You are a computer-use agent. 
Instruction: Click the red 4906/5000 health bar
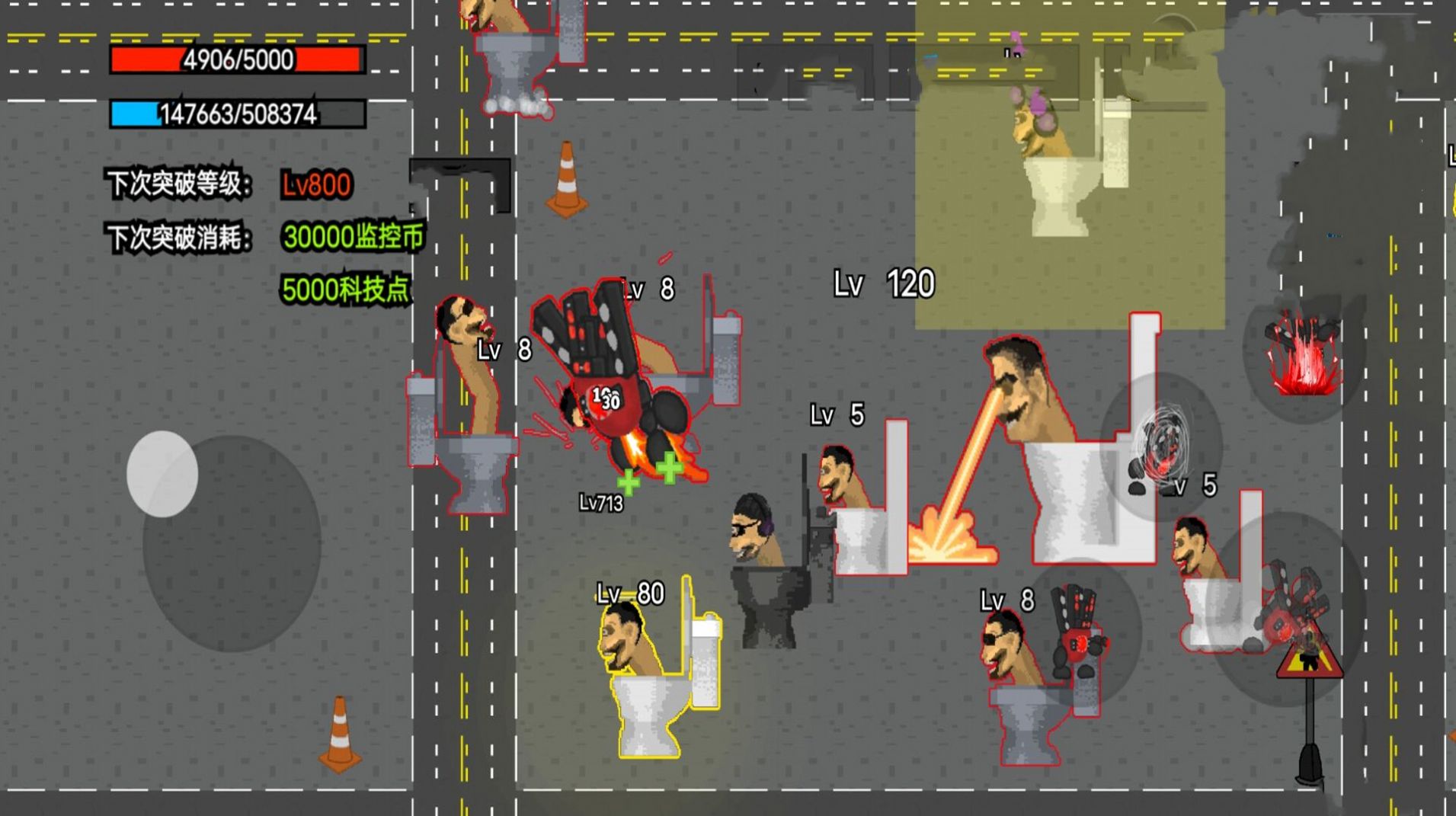click(236, 59)
